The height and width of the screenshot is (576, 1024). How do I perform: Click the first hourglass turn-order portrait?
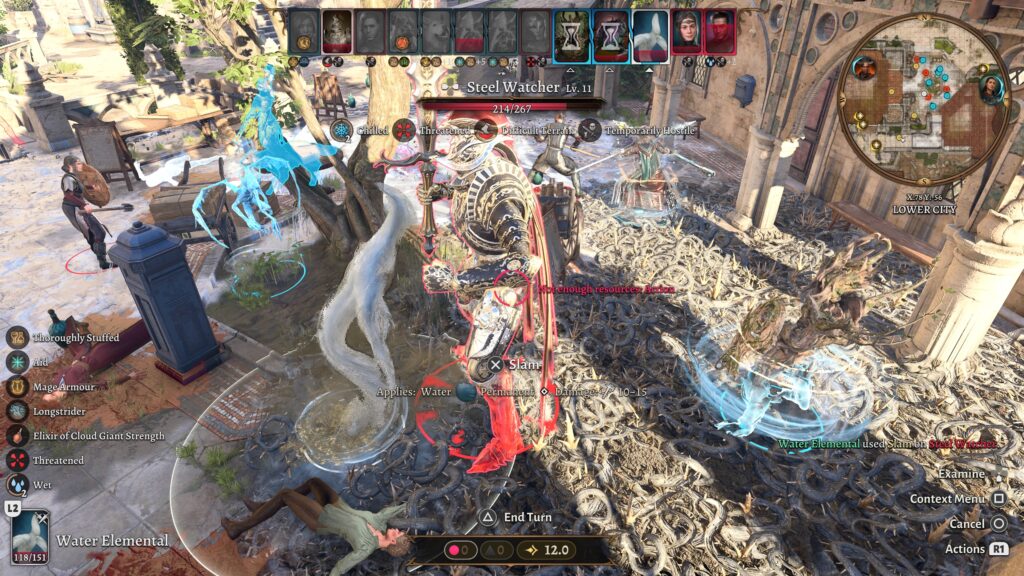pos(571,31)
